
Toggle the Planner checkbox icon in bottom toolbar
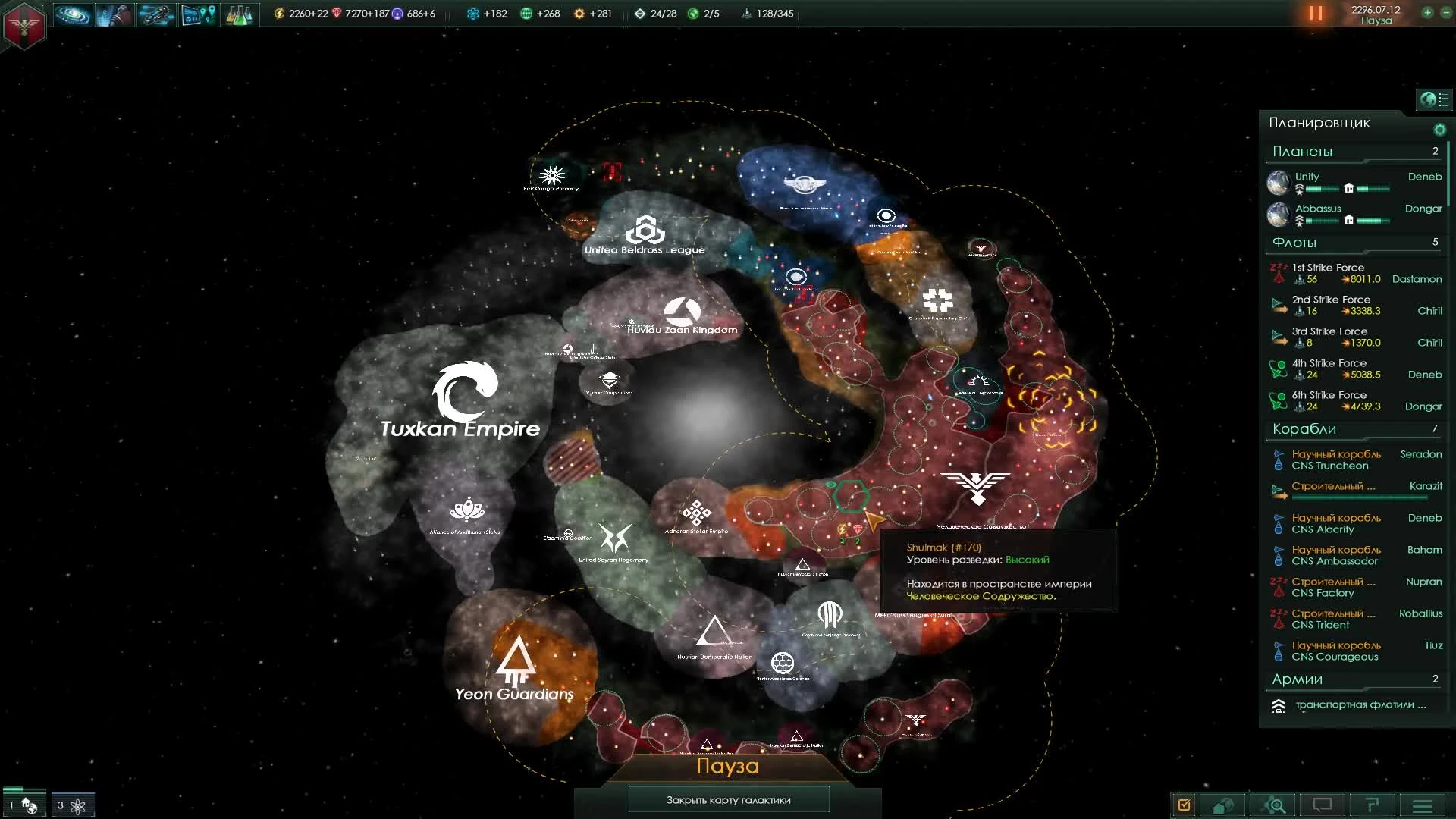[1183, 804]
